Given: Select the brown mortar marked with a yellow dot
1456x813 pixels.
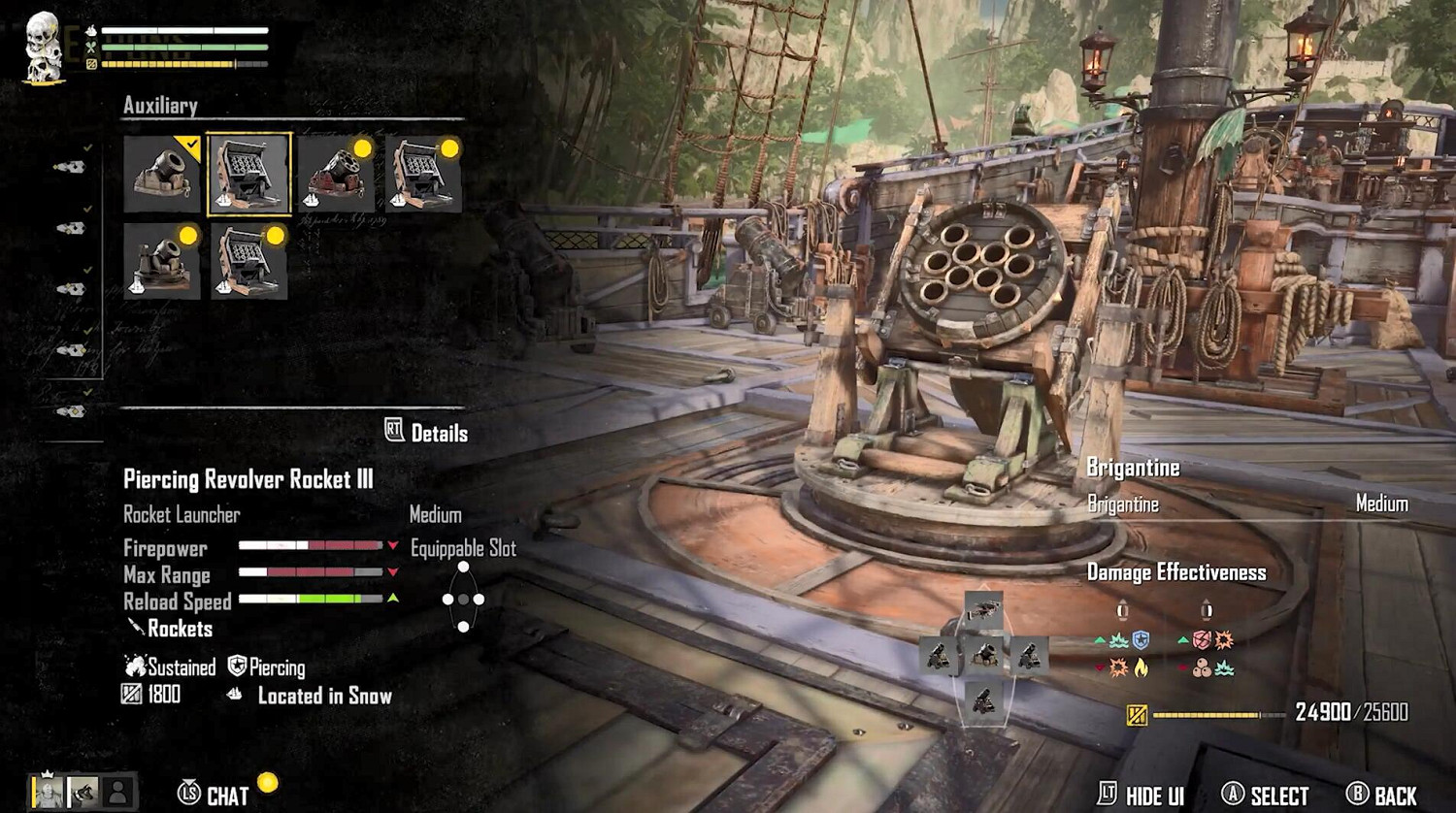Looking at the screenshot, I should point(162,262).
